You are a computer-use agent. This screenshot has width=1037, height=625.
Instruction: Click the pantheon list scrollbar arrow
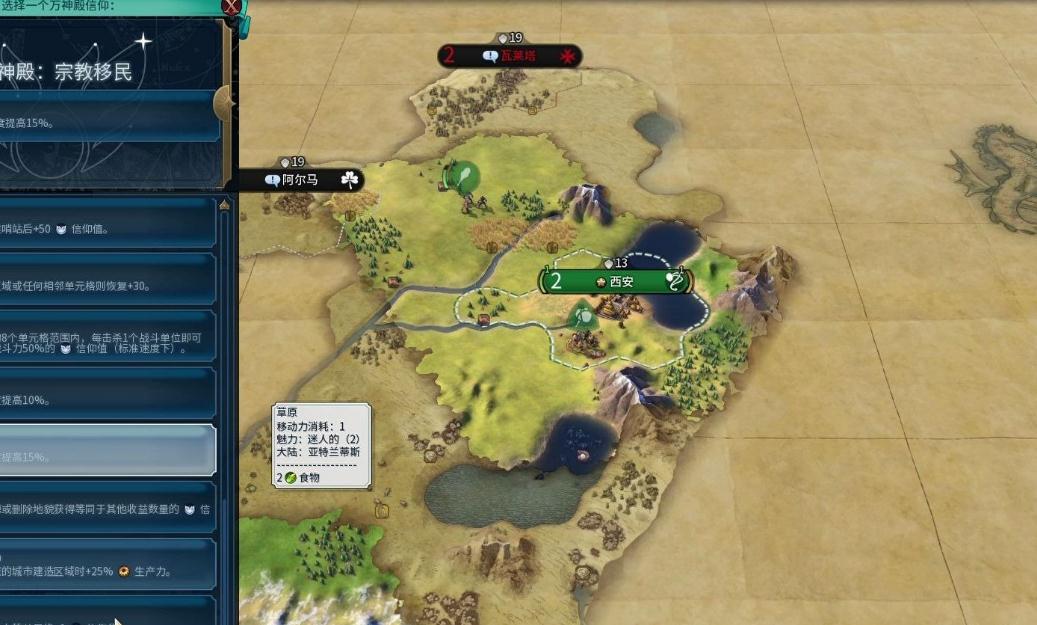click(x=225, y=206)
